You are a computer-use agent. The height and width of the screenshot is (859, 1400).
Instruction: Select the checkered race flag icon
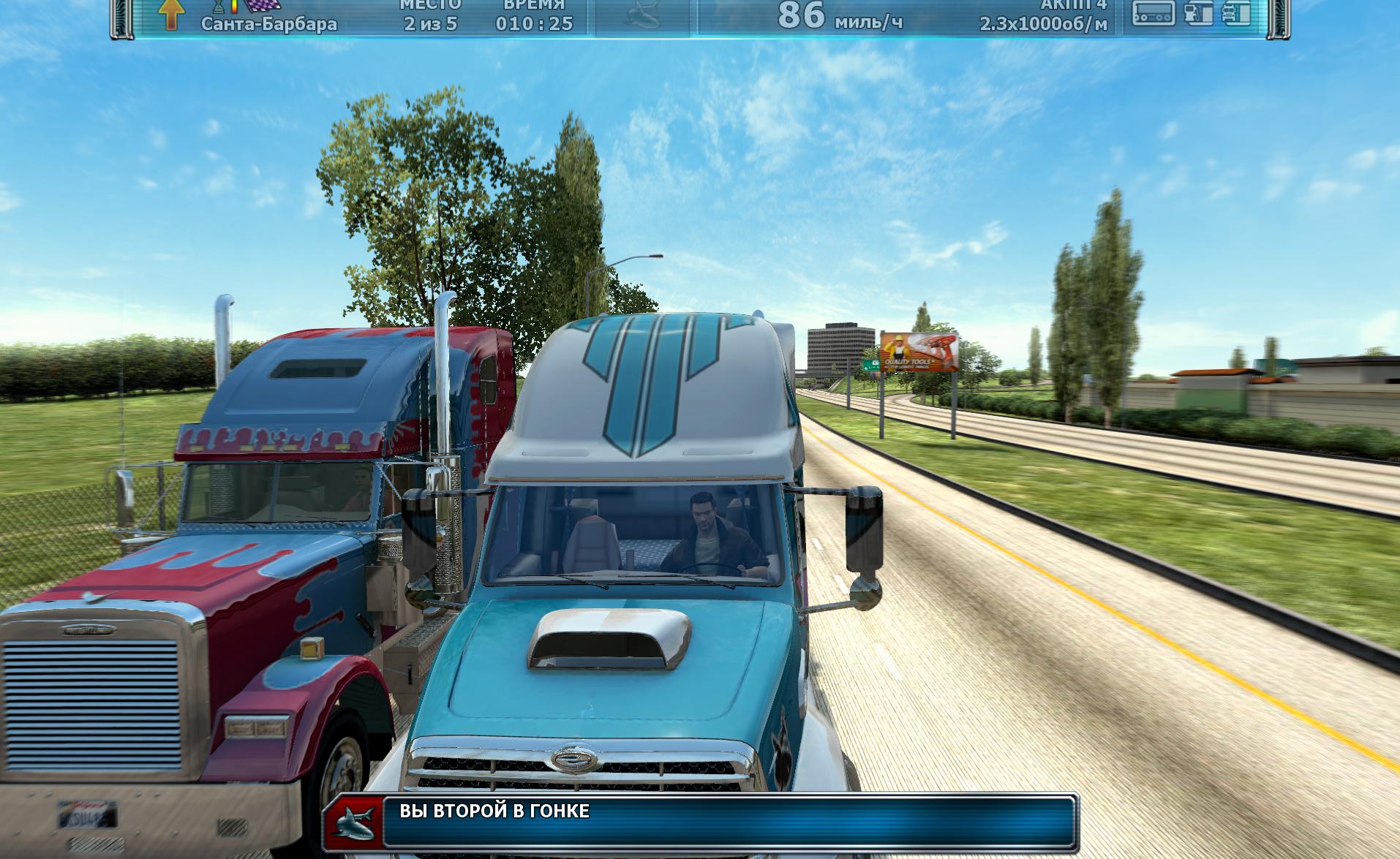point(261,6)
